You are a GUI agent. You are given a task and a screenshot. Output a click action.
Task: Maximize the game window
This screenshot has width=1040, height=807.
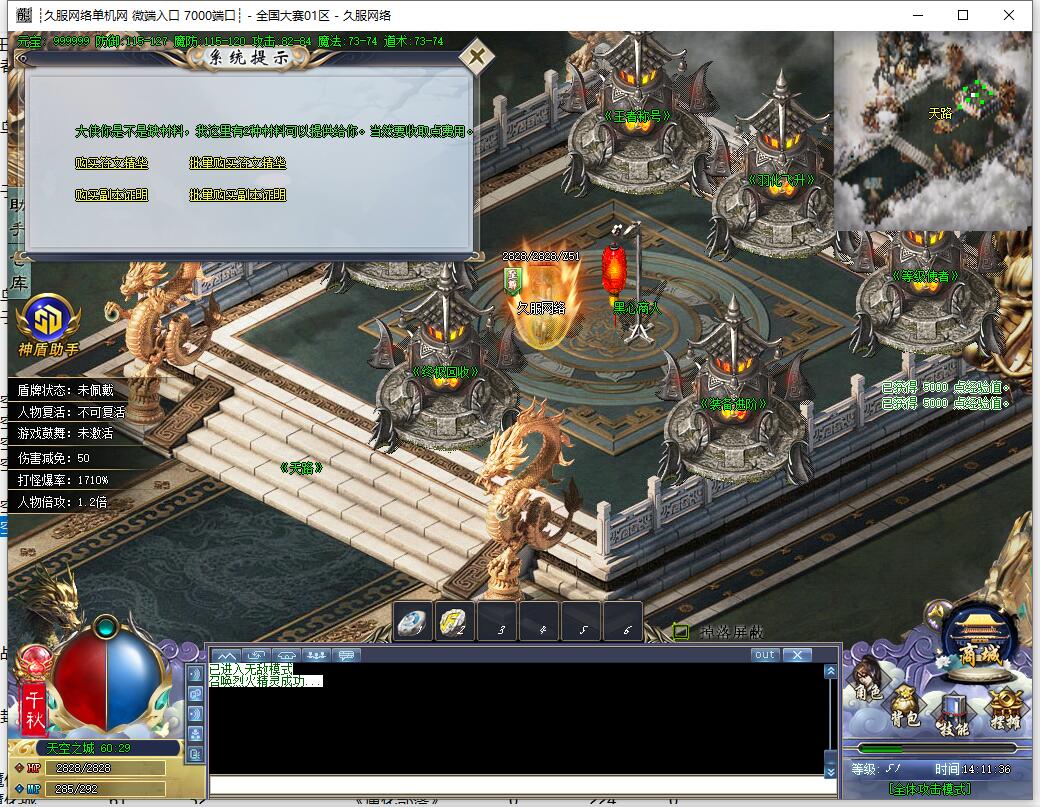point(963,15)
